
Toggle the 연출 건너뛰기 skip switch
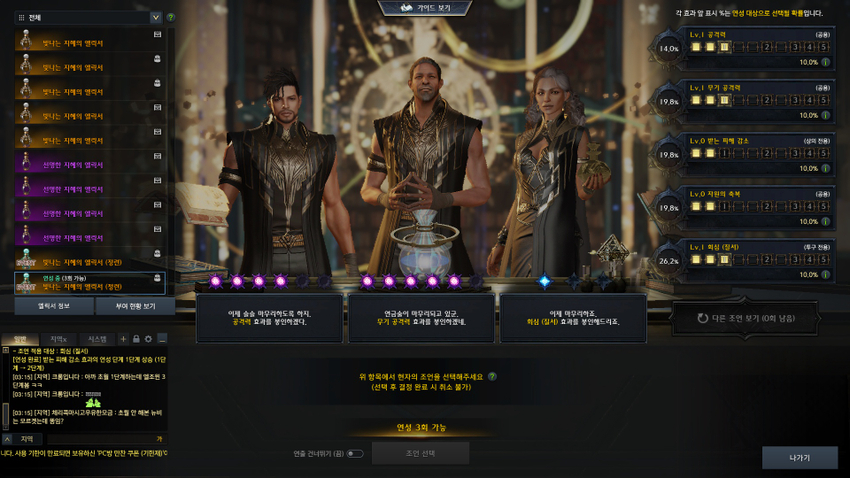[x=354, y=454]
